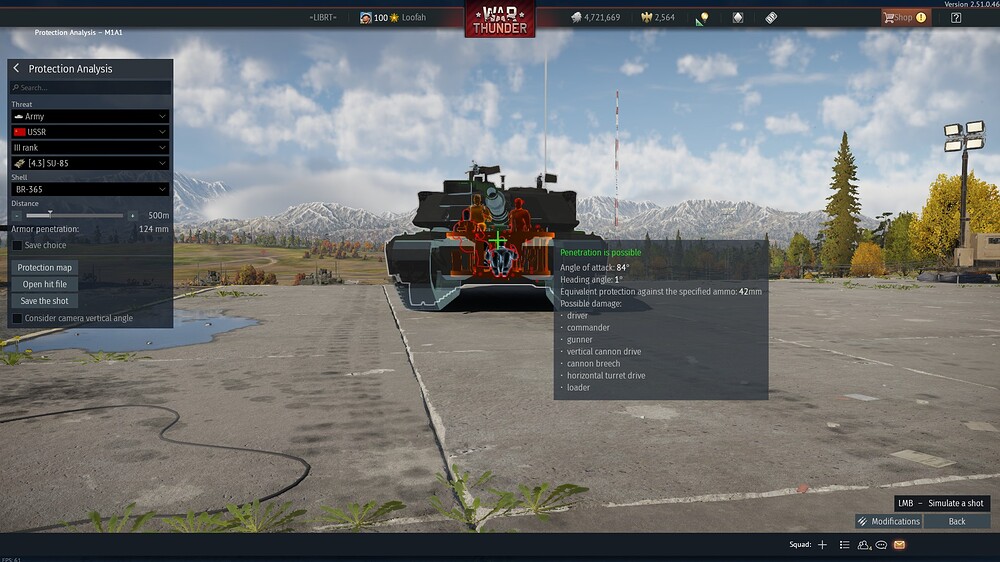Click the threat search field

click(x=90, y=88)
